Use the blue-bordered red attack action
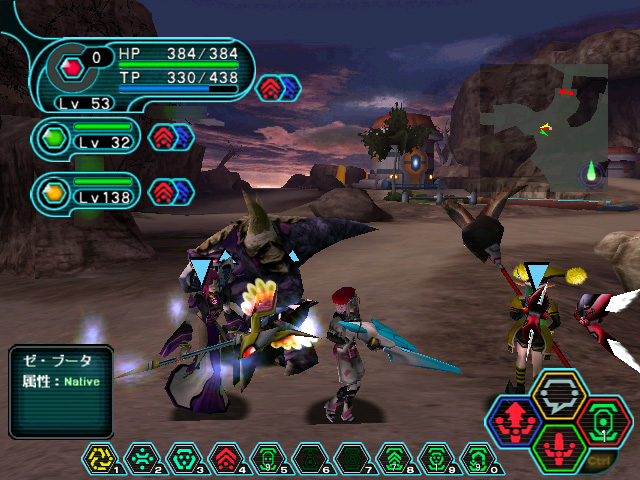The width and height of the screenshot is (640, 480). pyautogui.click(x=517, y=419)
